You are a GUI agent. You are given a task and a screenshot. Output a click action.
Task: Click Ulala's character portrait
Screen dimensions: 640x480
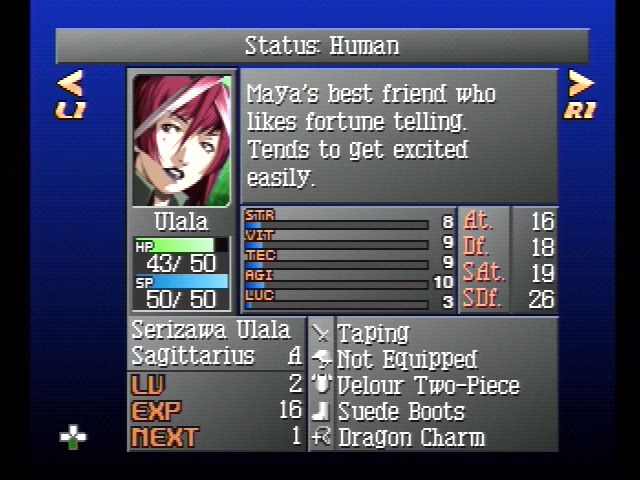(182, 139)
